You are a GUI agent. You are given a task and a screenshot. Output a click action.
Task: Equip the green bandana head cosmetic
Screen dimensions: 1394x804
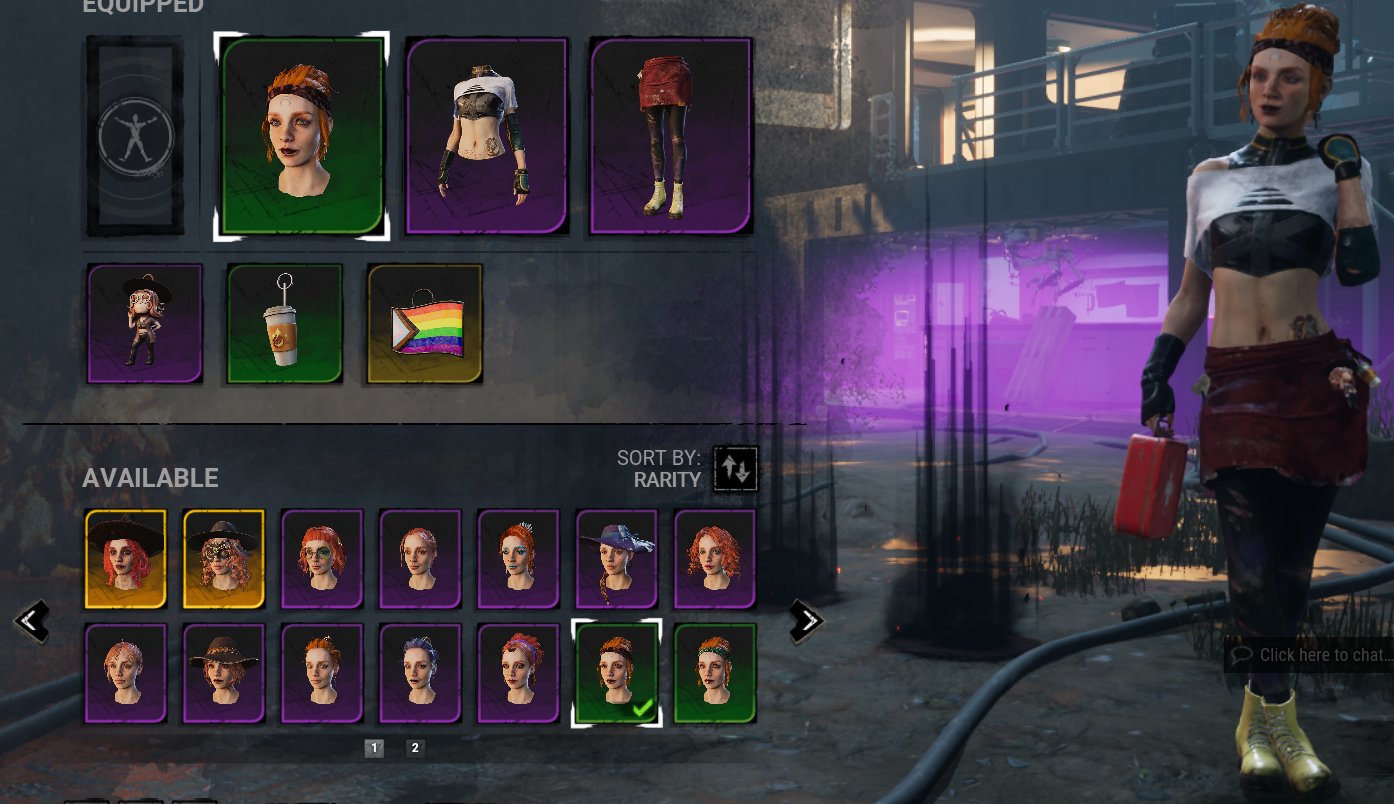pyautogui.click(x=714, y=672)
